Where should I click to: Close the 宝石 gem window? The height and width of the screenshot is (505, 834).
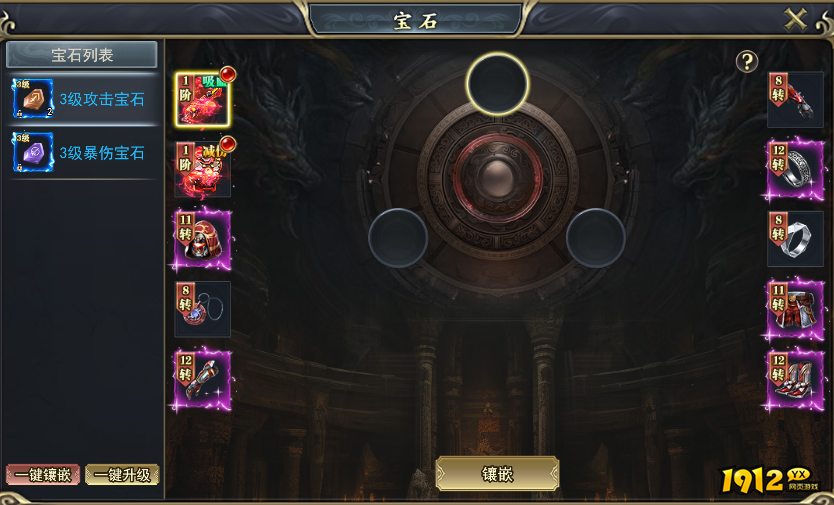796,20
